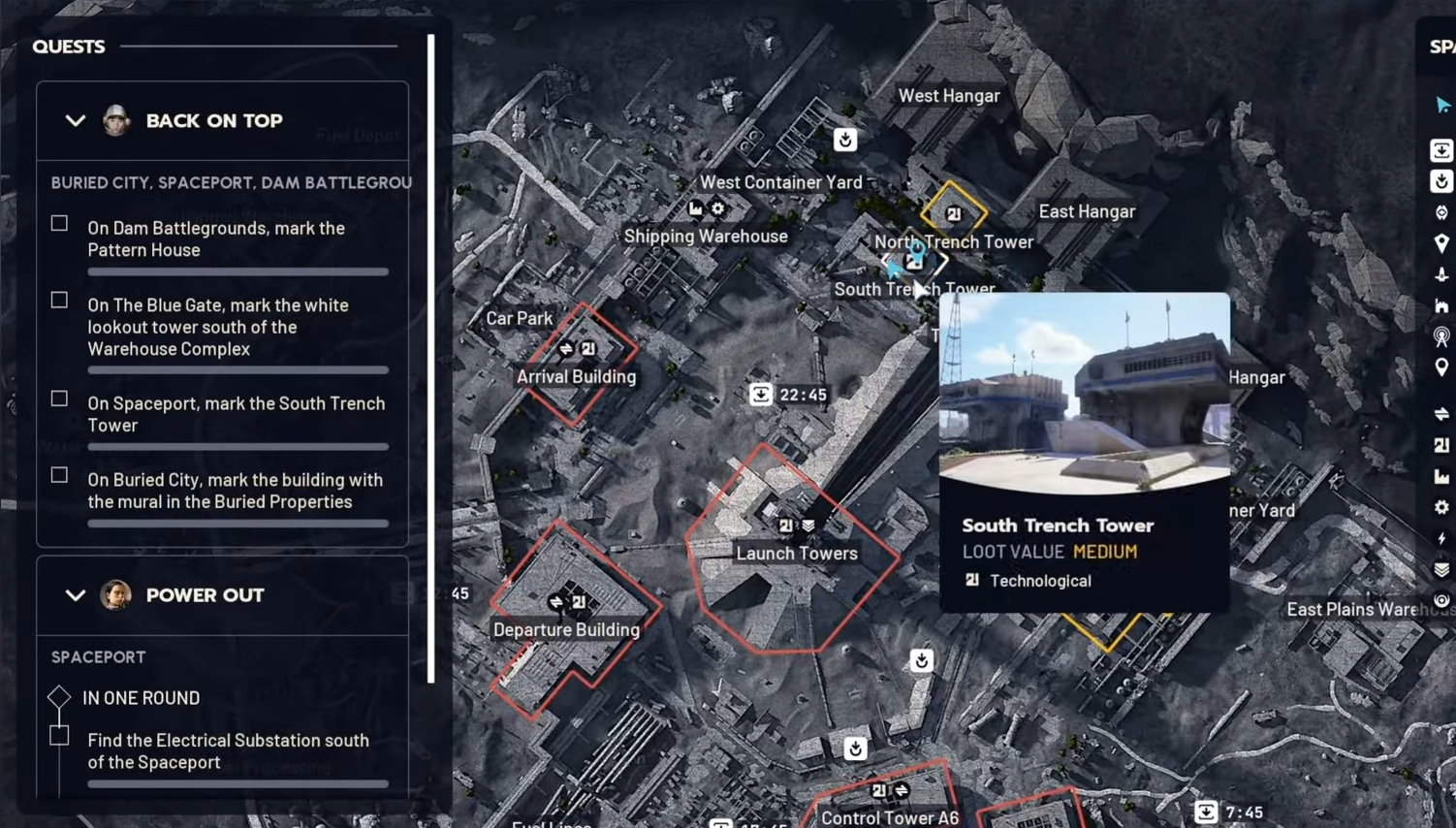
Task: Click the Technological loot icon at Launch Towers
Action: tap(784, 525)
